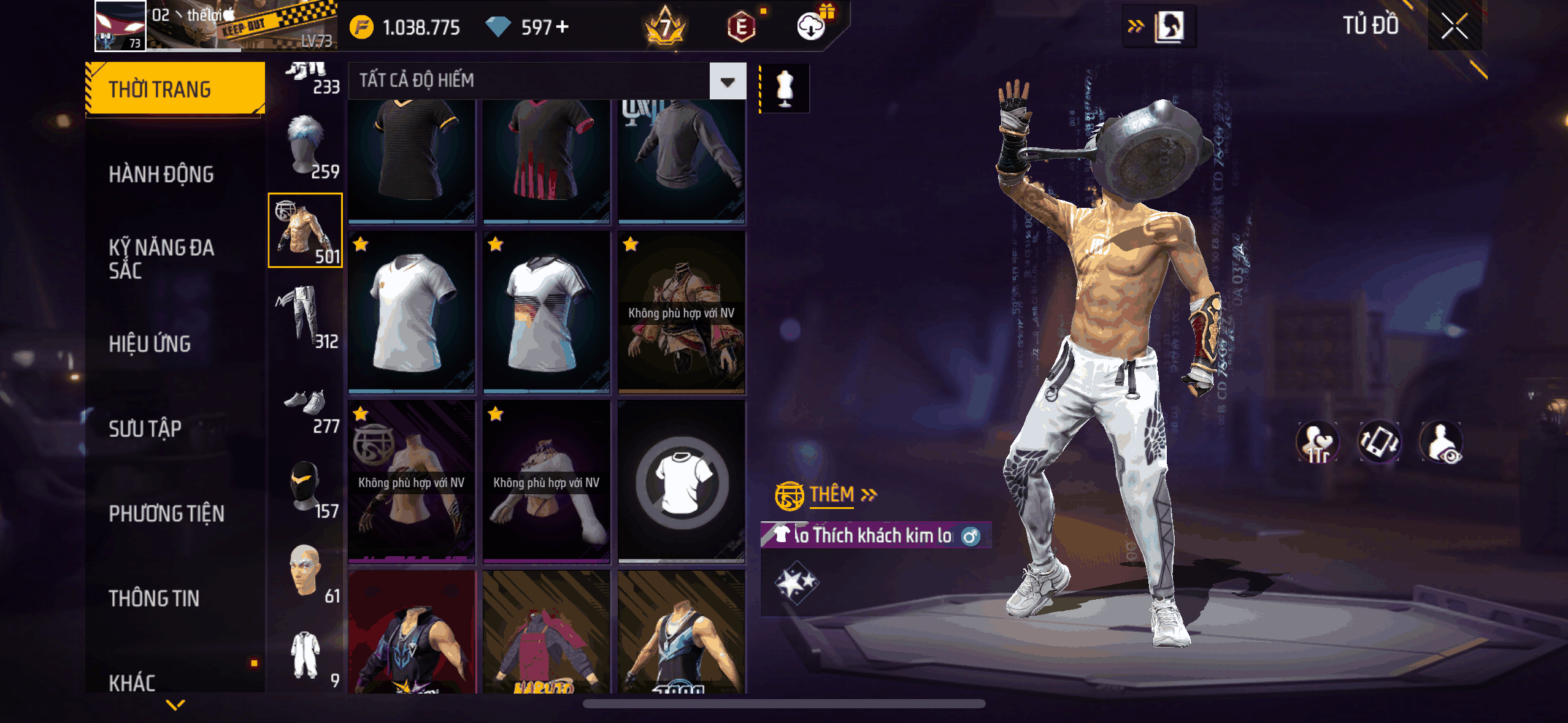Open the SƯU TẬP tab
This screenshot has width=1568, height=723.
click(145, 429)
